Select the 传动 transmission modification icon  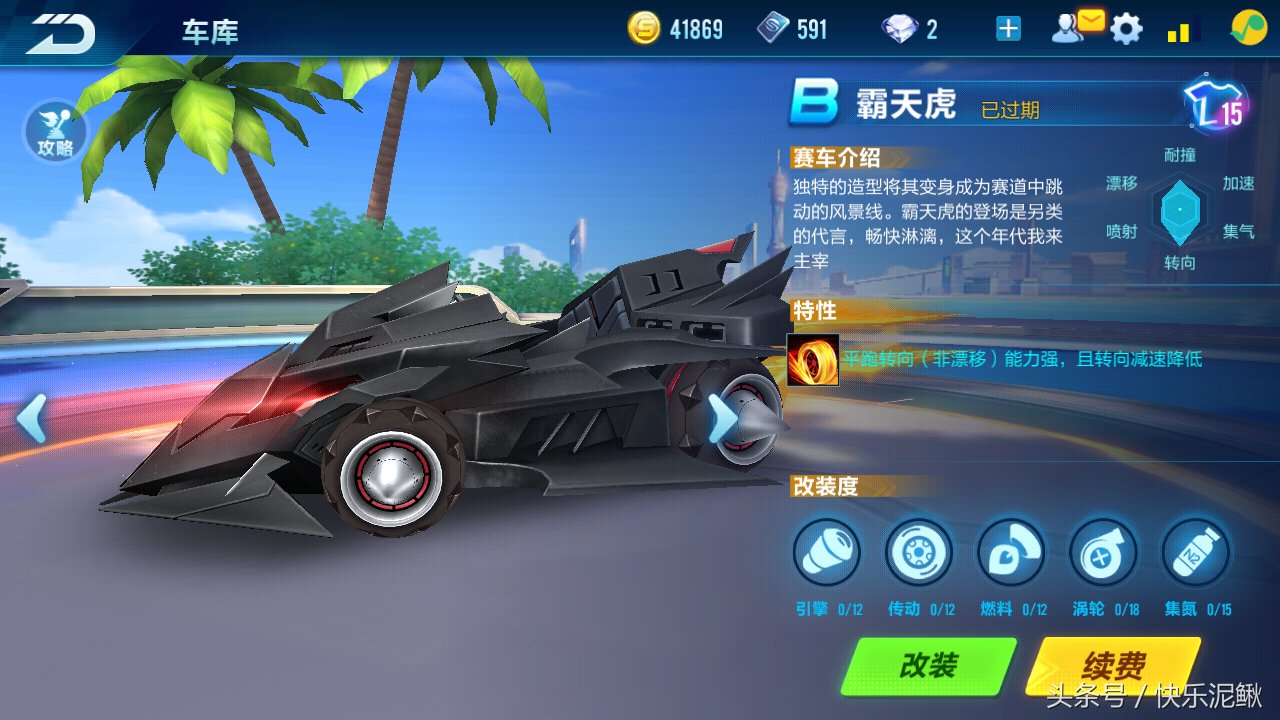[x=919, y=551]
